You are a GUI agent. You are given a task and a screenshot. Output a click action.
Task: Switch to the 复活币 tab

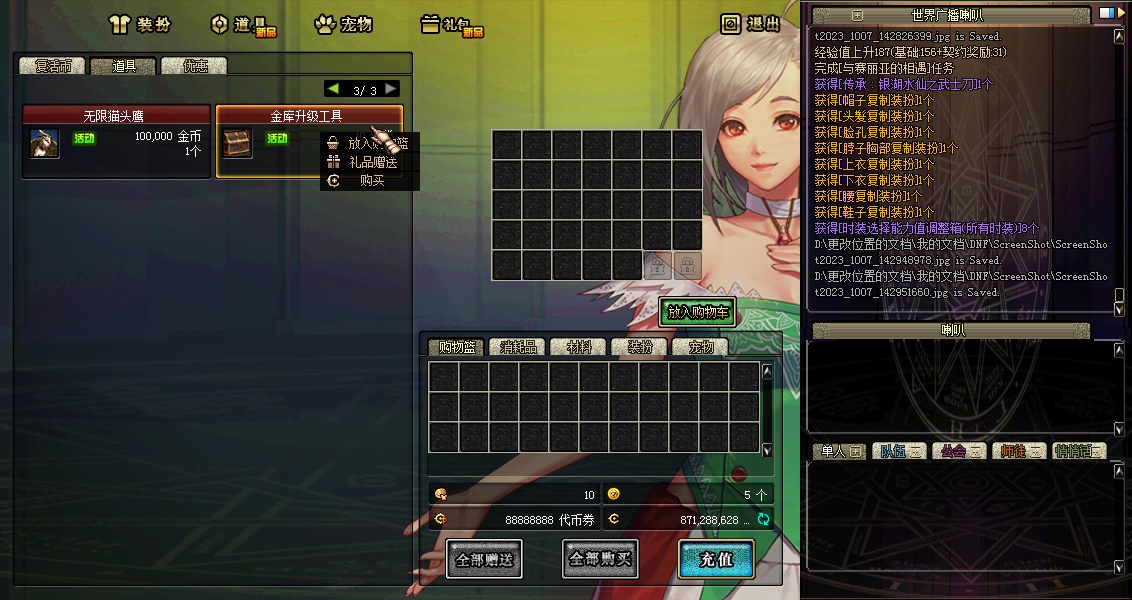53,66
